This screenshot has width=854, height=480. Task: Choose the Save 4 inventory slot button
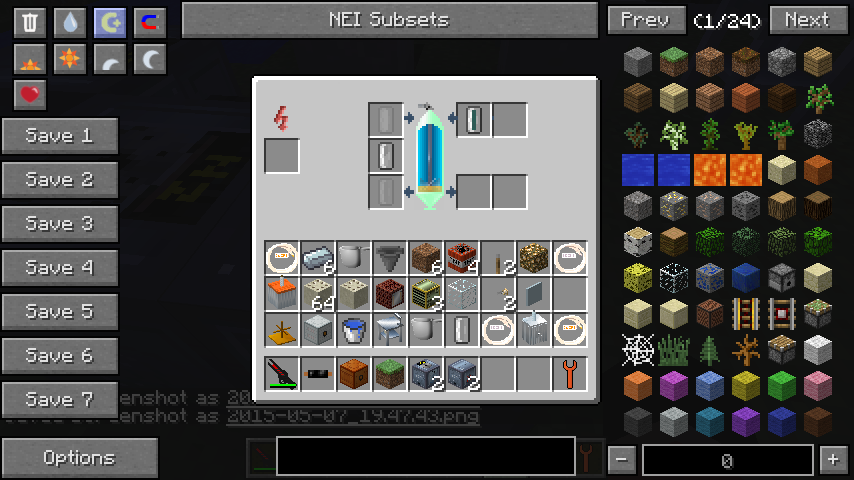(60, 268)
